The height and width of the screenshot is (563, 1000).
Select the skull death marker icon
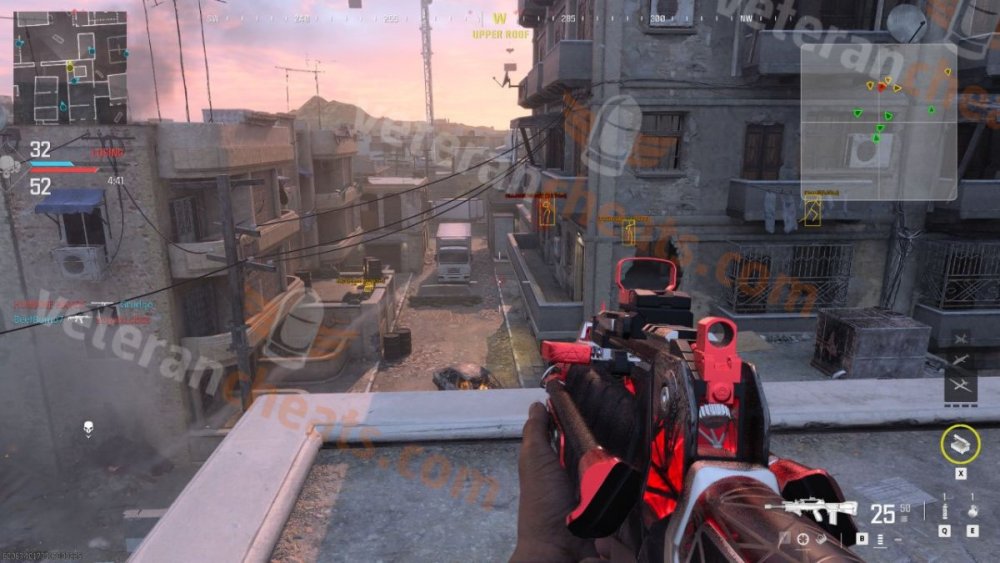tap(88, 429)
